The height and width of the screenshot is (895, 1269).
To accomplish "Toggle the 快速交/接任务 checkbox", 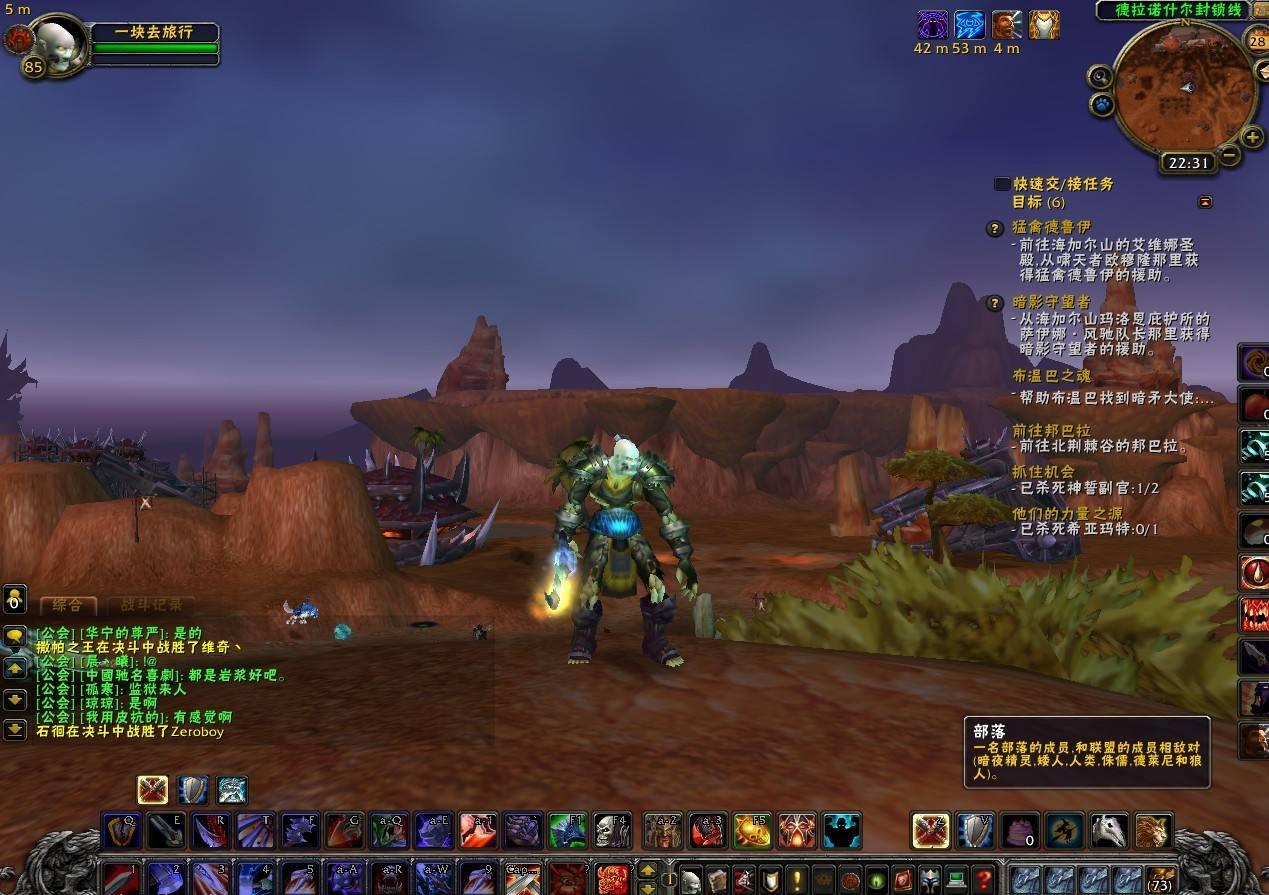I will pyautogui.click(x=1002, y=184).
